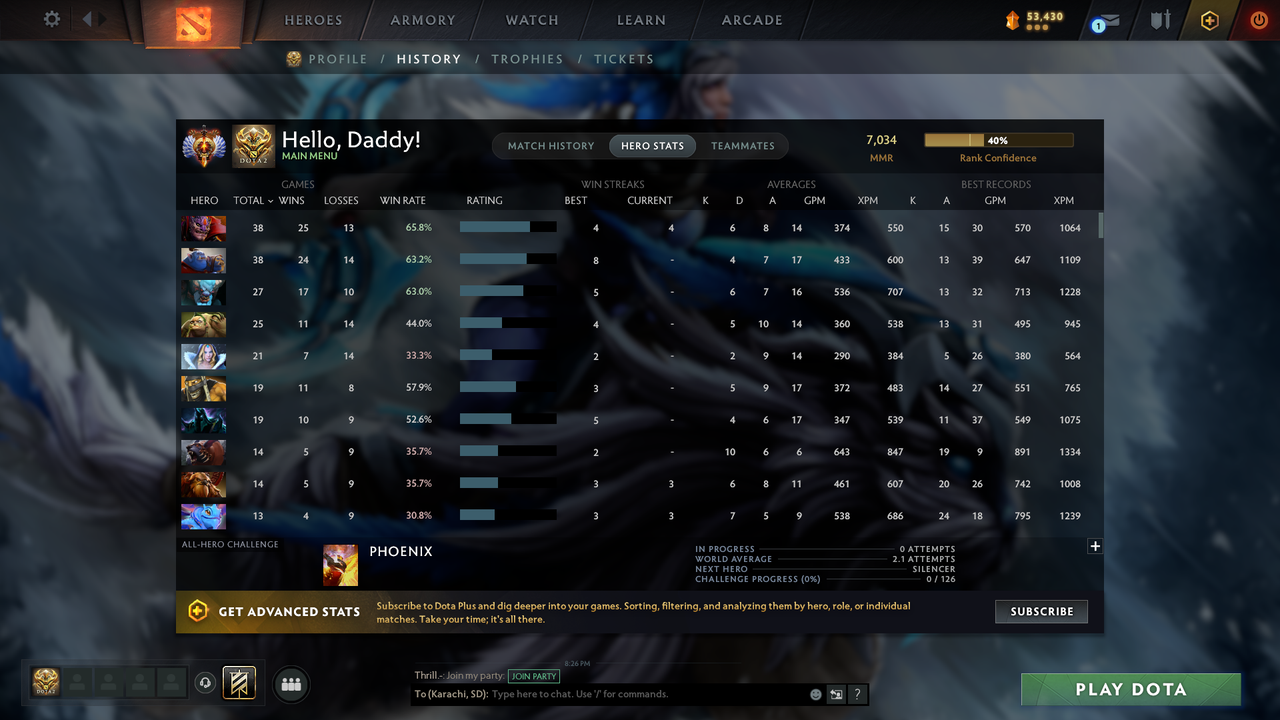Open the screenshot share icon beside chat
The width and height of the screenshot is (1280, 720).
(836, 693)
